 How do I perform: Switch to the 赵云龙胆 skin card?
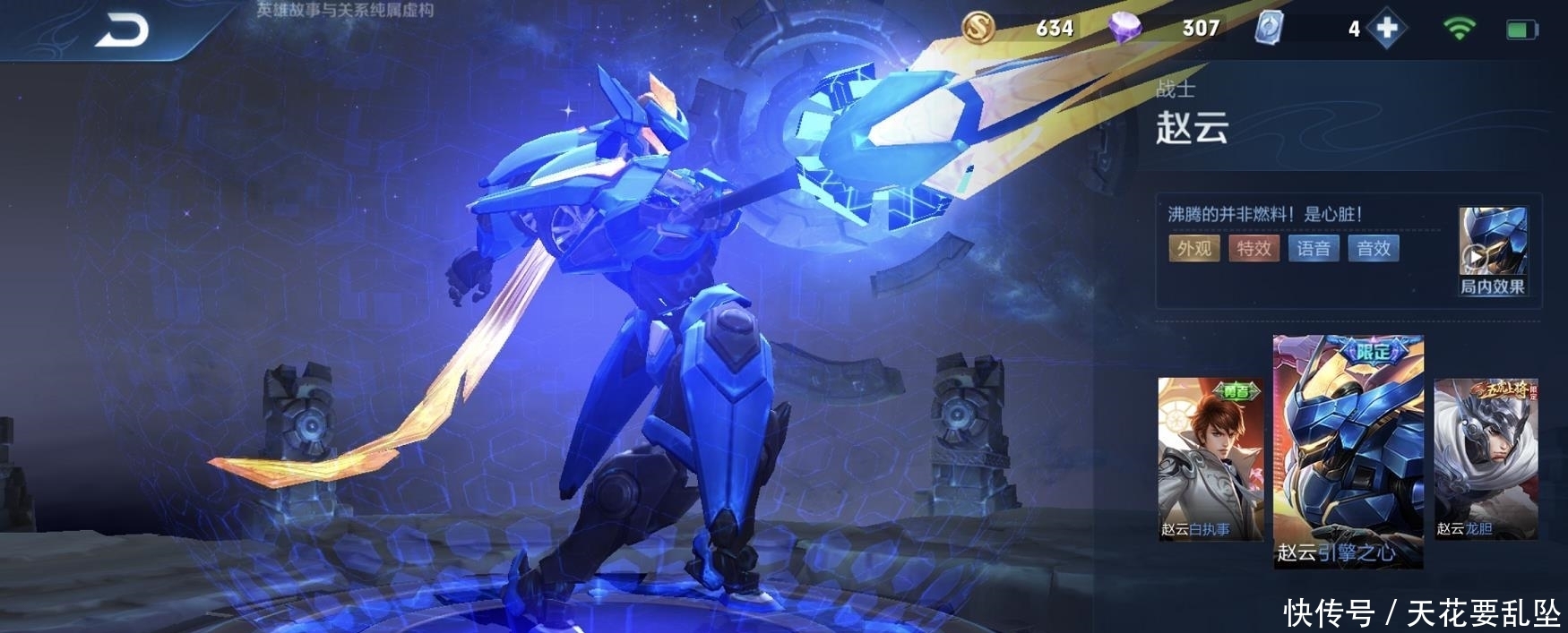click(x=1486, y=458)
